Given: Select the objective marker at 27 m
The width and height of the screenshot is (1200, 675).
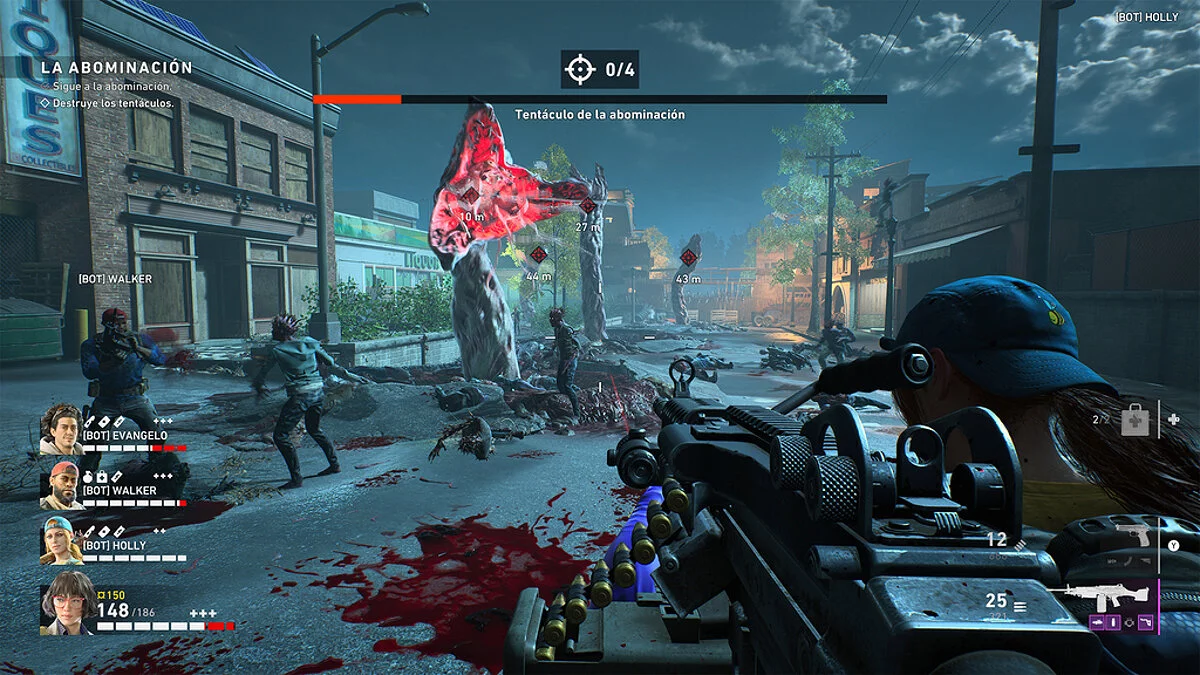Looking at the screenshot, I should [x=587, y=207].
